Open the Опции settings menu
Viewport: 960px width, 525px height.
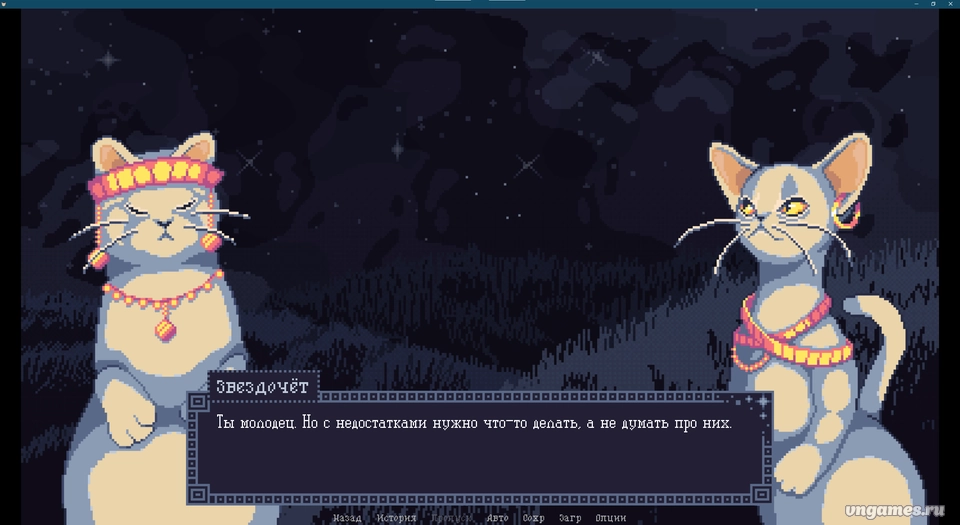pos(610,518)
